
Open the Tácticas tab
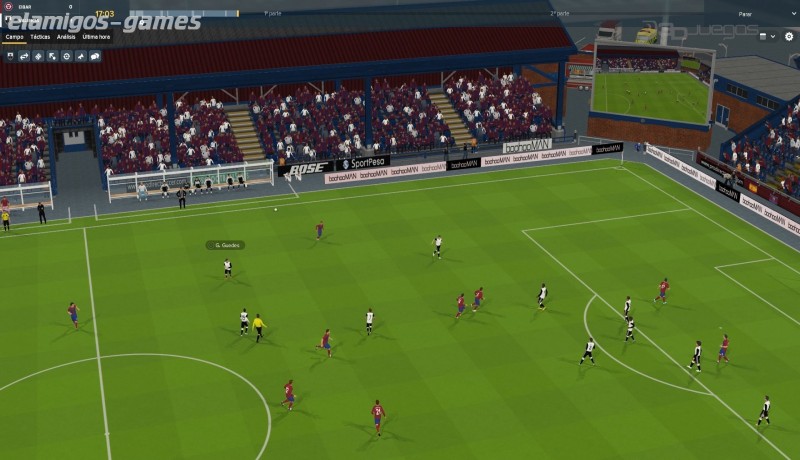click(x=40, y=36)
